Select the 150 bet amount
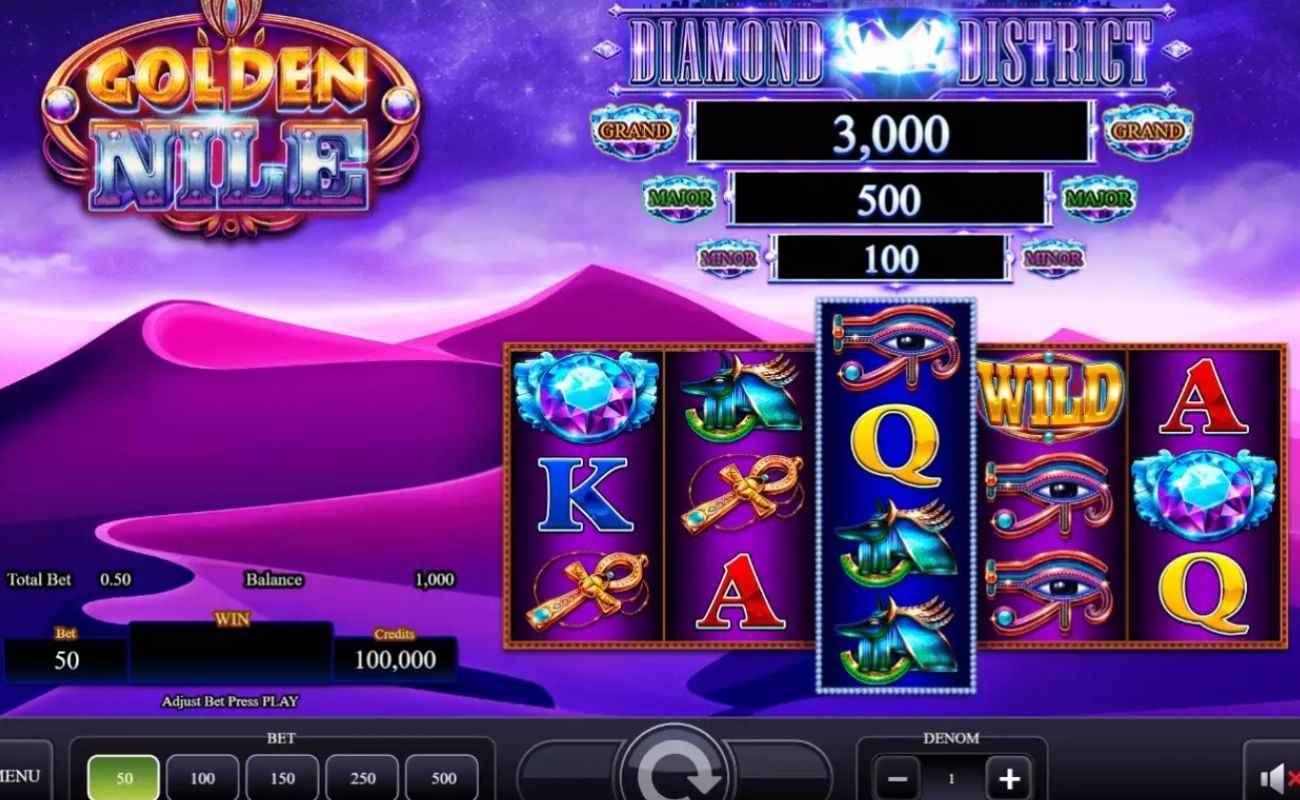Screen dimensions: 1300x800 coord(282,777)
